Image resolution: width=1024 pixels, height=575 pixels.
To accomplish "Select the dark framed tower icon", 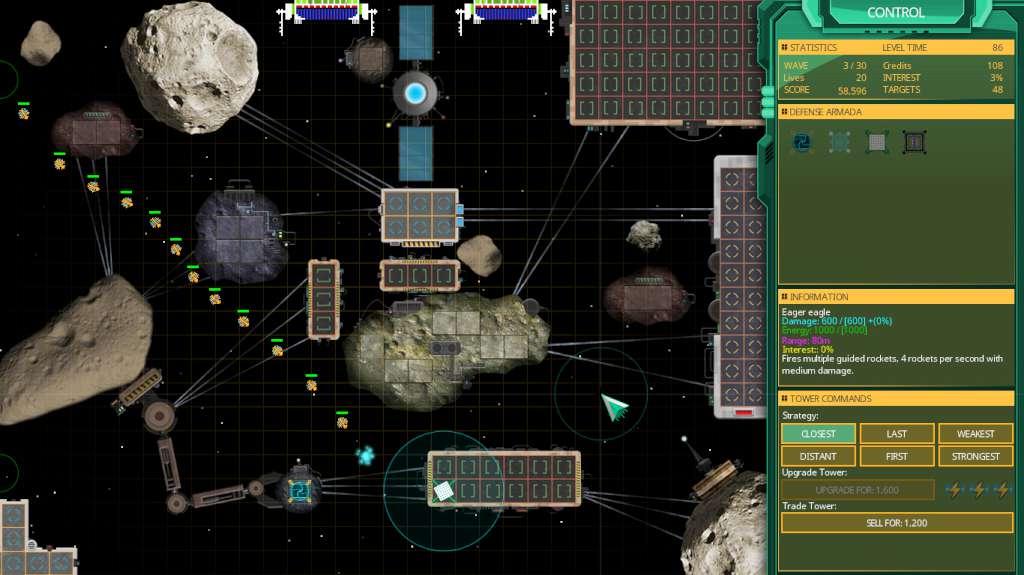I will coord(914,143).
